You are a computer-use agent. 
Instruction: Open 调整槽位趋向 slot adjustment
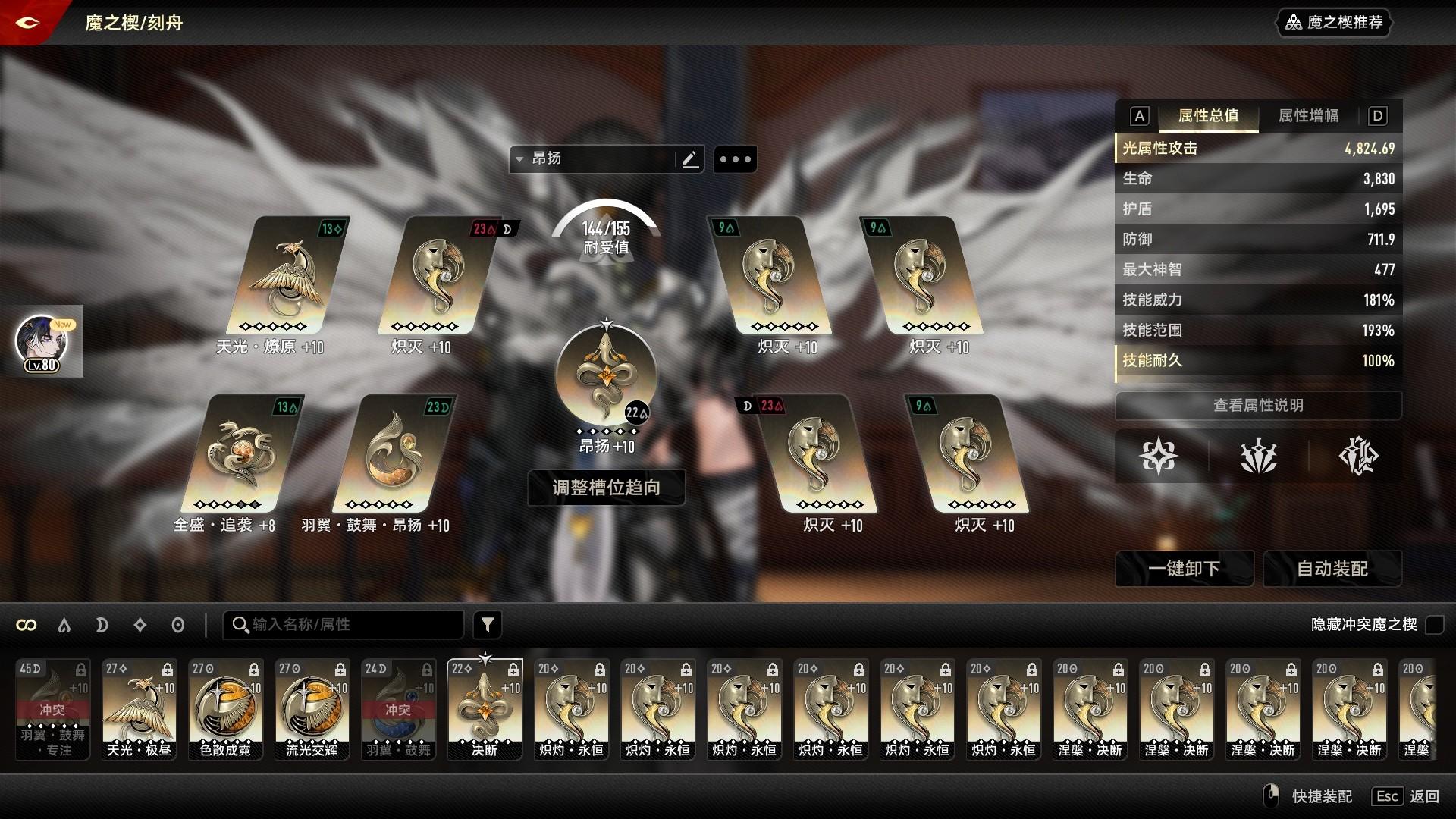point(606,488)
